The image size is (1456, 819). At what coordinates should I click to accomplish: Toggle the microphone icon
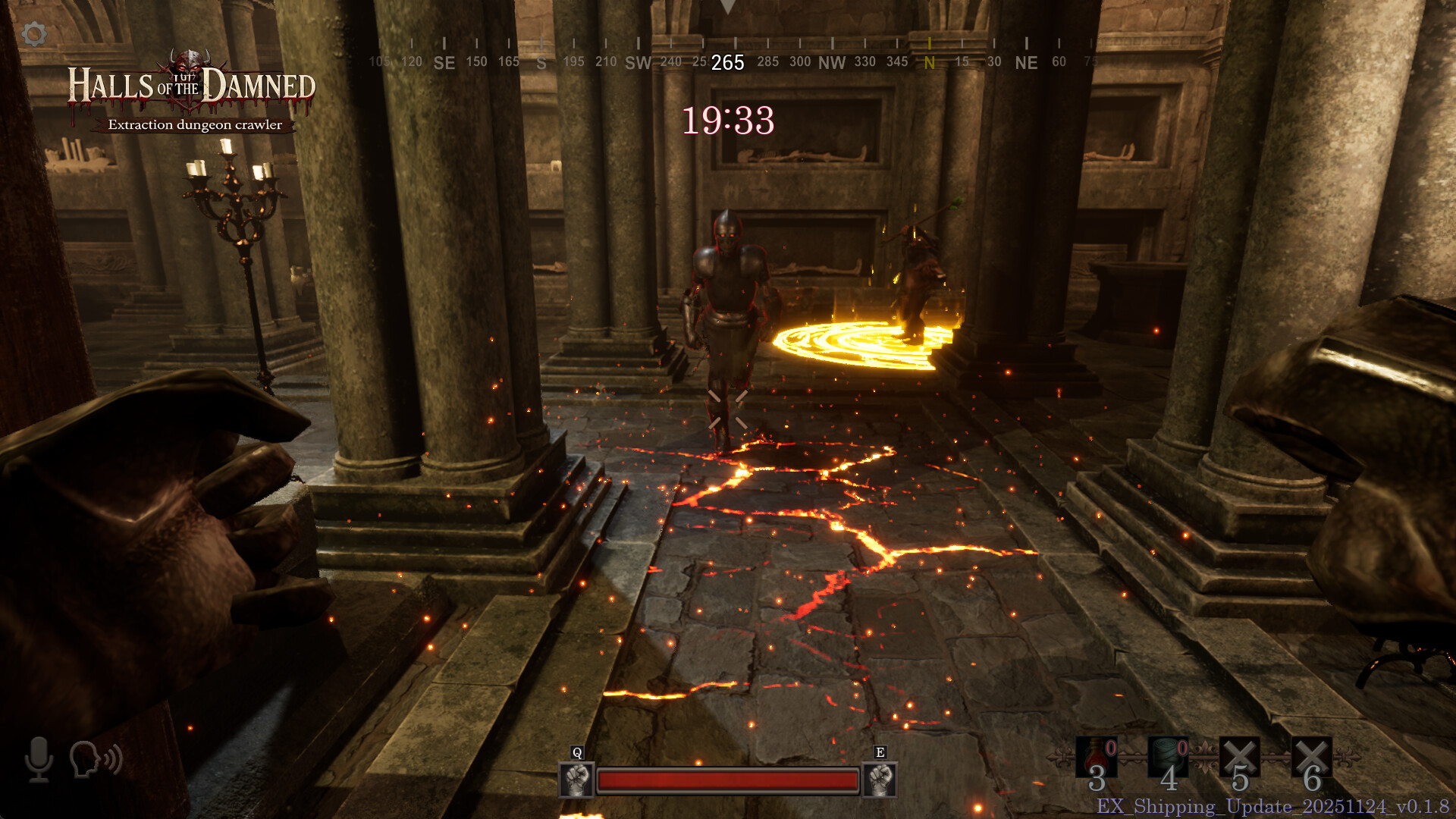[39, 759]
